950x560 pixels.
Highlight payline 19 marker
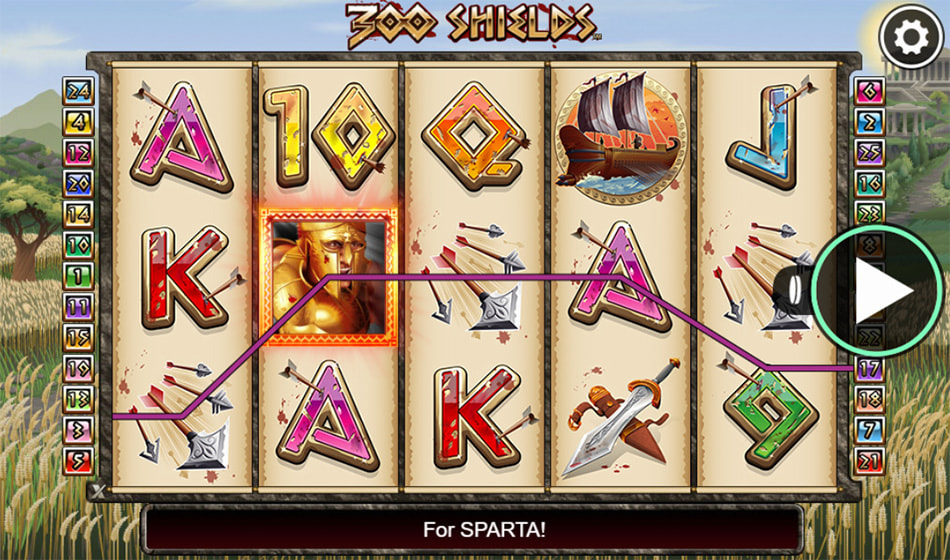click(x=78, y=368)
